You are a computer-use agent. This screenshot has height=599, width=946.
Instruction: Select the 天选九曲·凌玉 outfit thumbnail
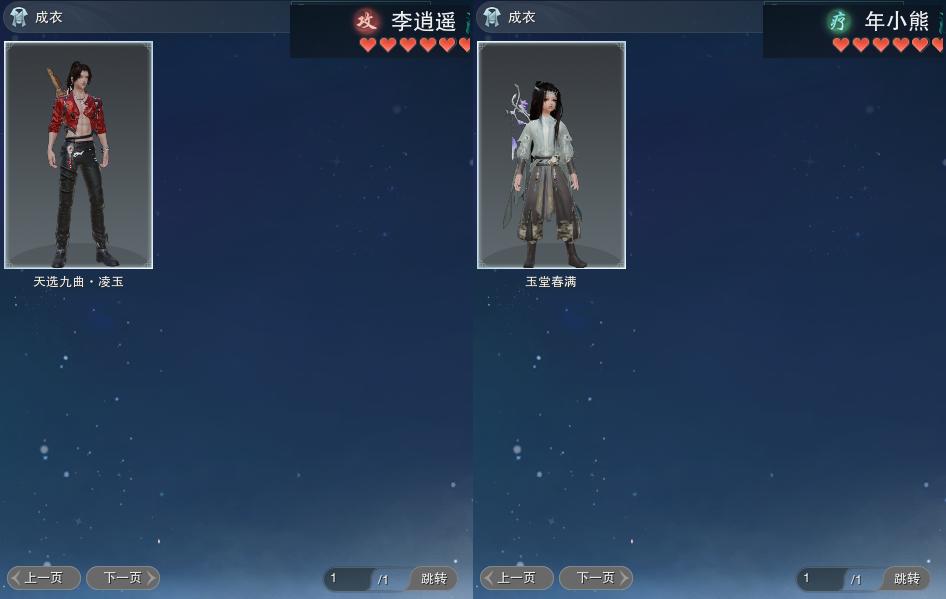tap(78, 155)
